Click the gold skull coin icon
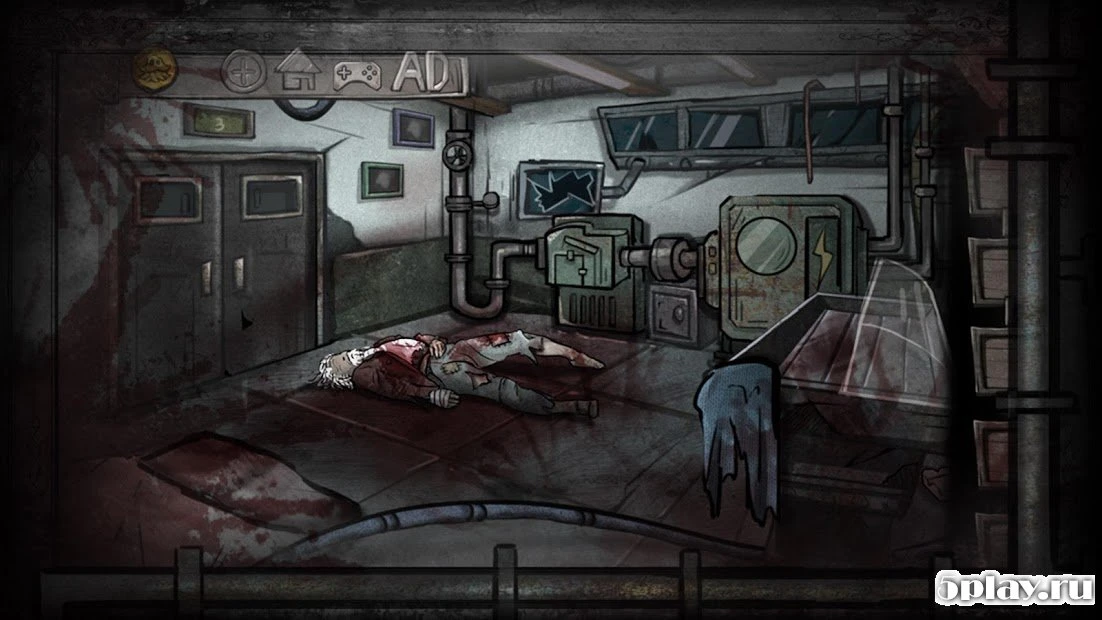Viewport: 1102px width, 620px height. point(153,69)
